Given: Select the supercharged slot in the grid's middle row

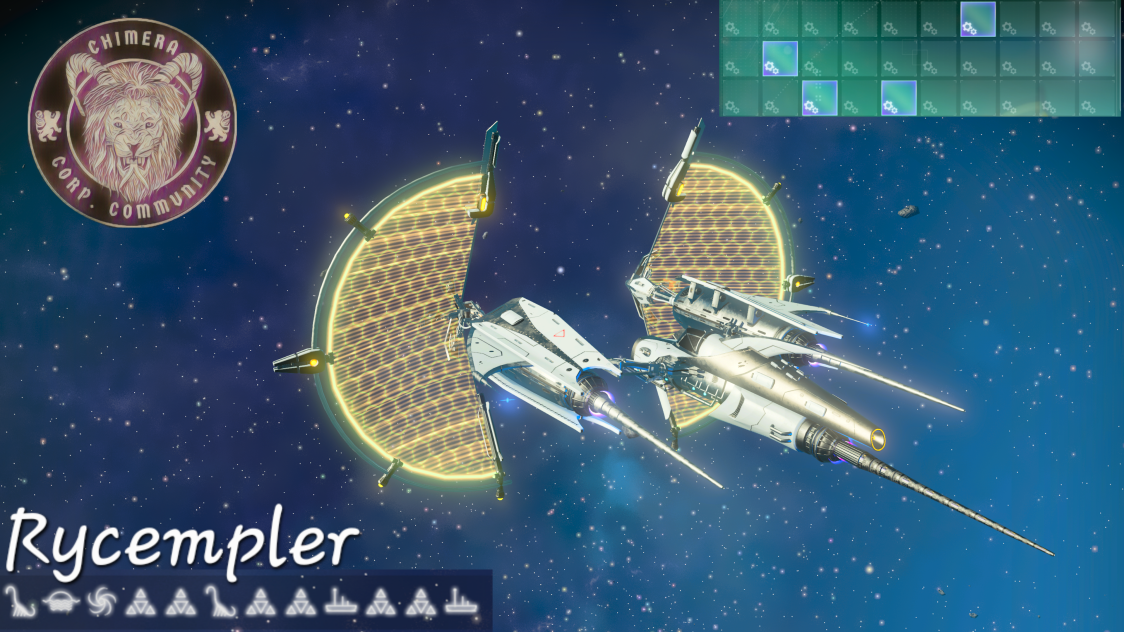Looking at the screenshot, I should pos(779,58).
